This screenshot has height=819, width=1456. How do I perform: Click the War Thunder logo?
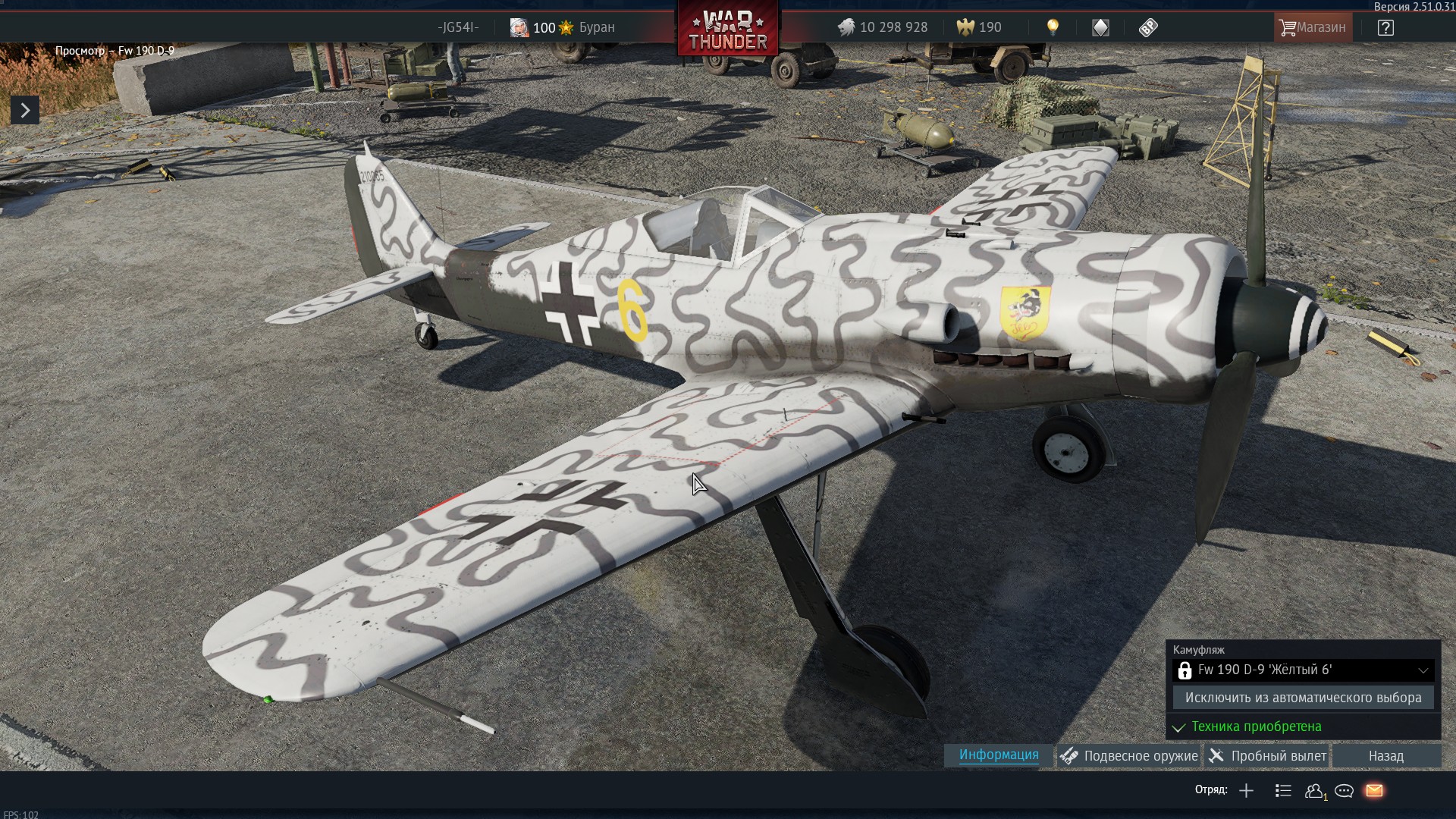728,30
